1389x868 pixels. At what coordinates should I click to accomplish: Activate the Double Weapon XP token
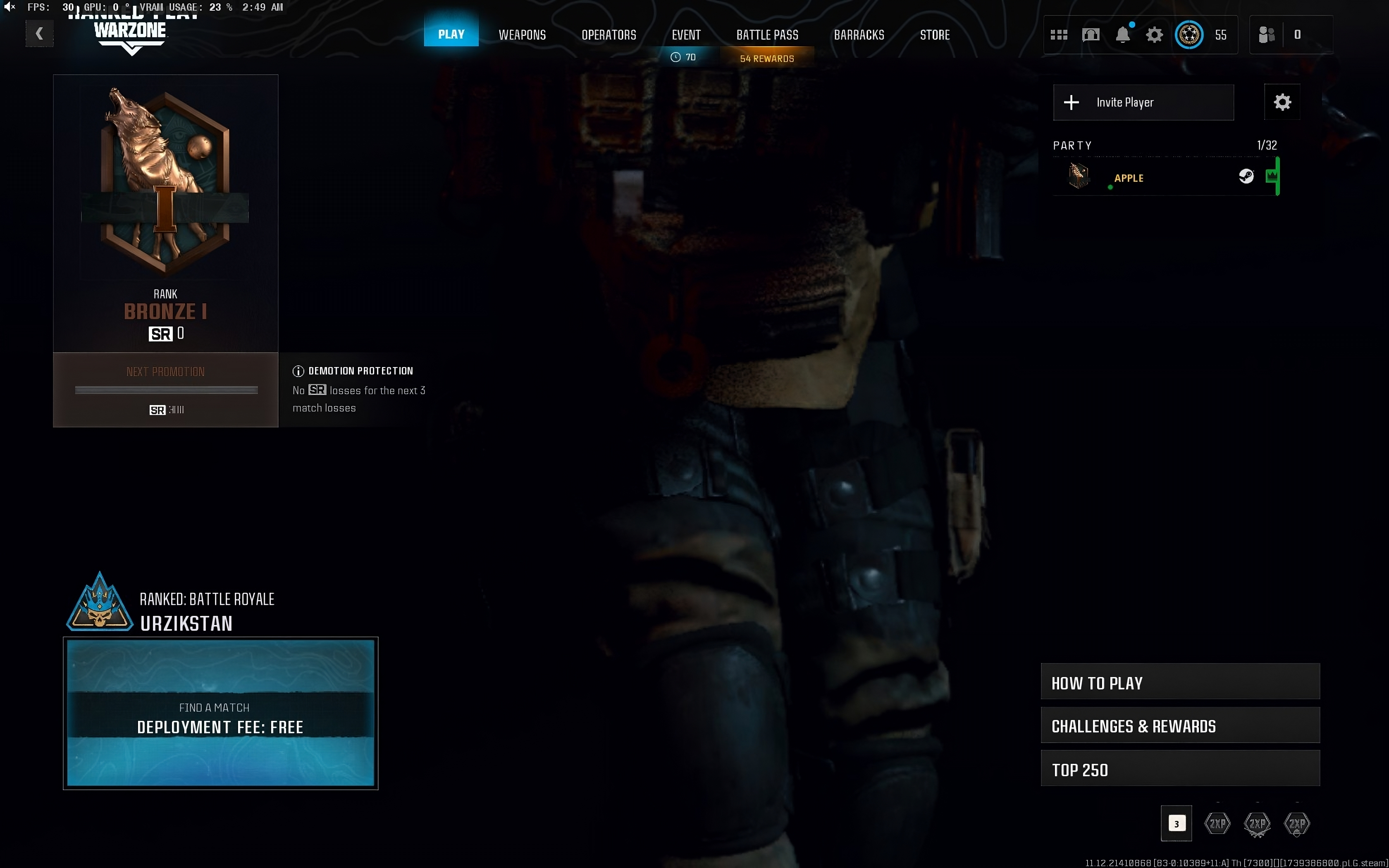(1257, 823)
